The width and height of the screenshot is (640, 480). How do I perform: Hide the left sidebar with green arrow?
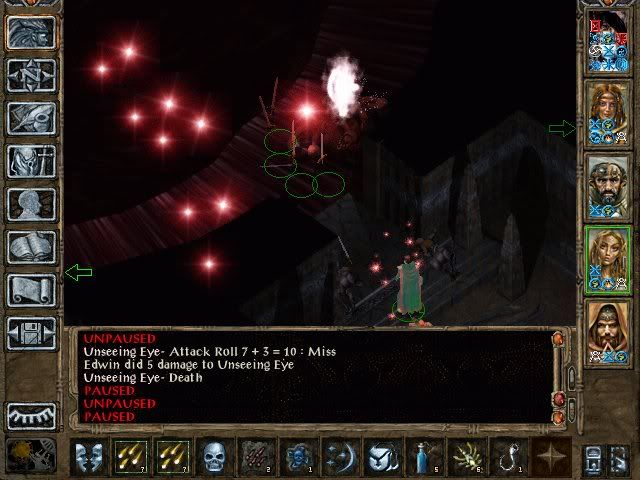[x=77, y=272]
